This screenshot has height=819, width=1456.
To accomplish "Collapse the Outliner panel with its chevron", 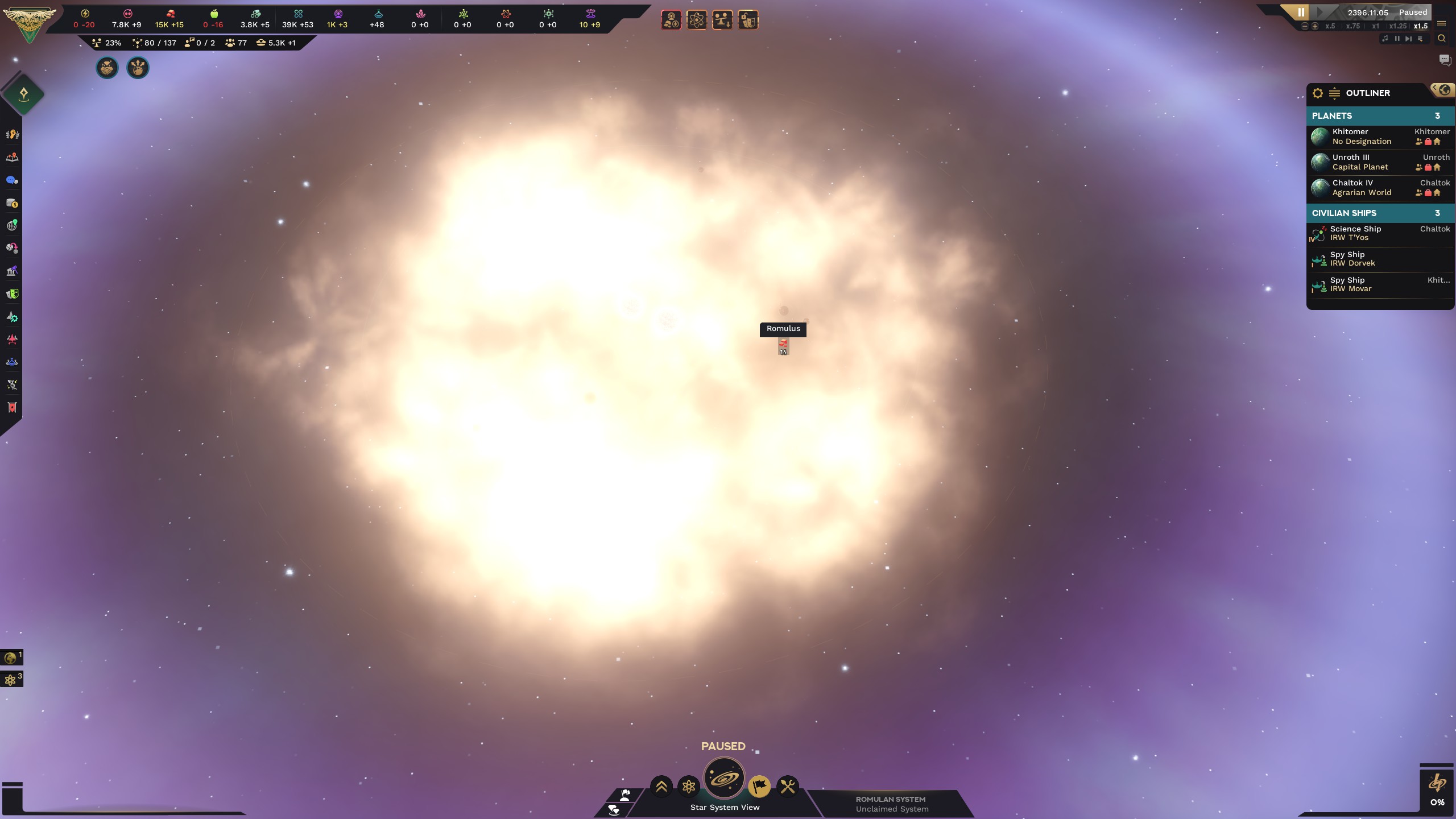I will 1436,88.
